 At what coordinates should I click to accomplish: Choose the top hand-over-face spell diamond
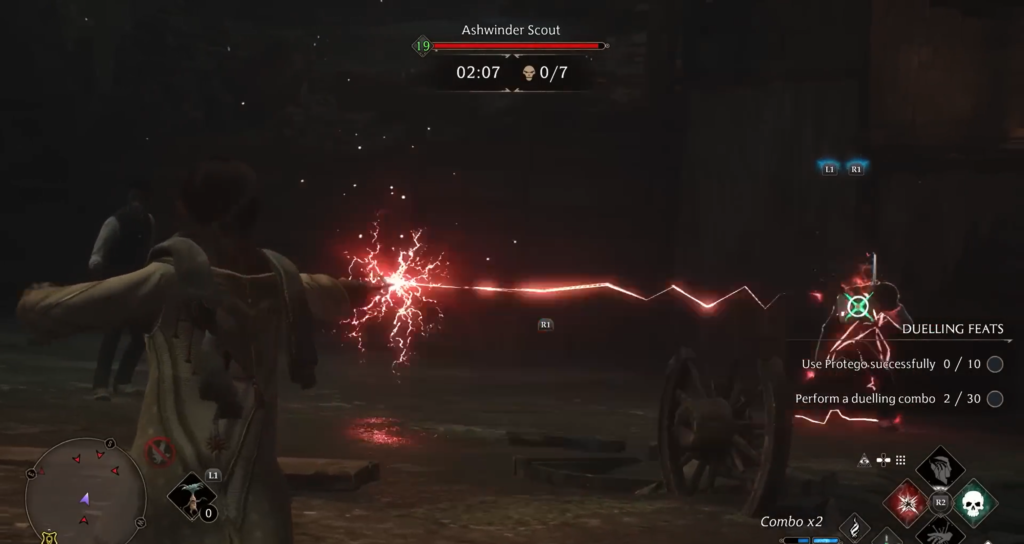coord(940,467)
